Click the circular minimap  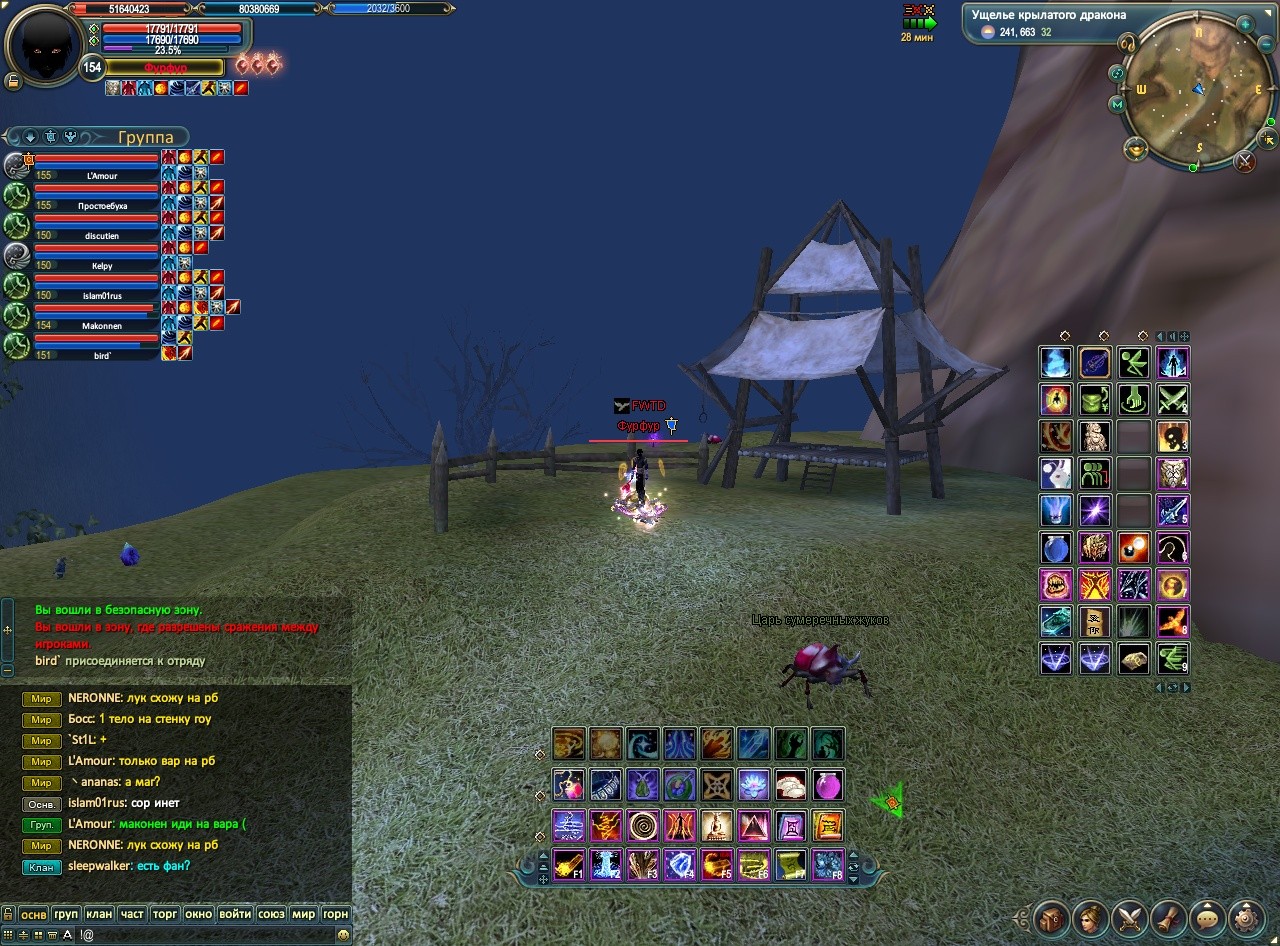[1196, 92]
